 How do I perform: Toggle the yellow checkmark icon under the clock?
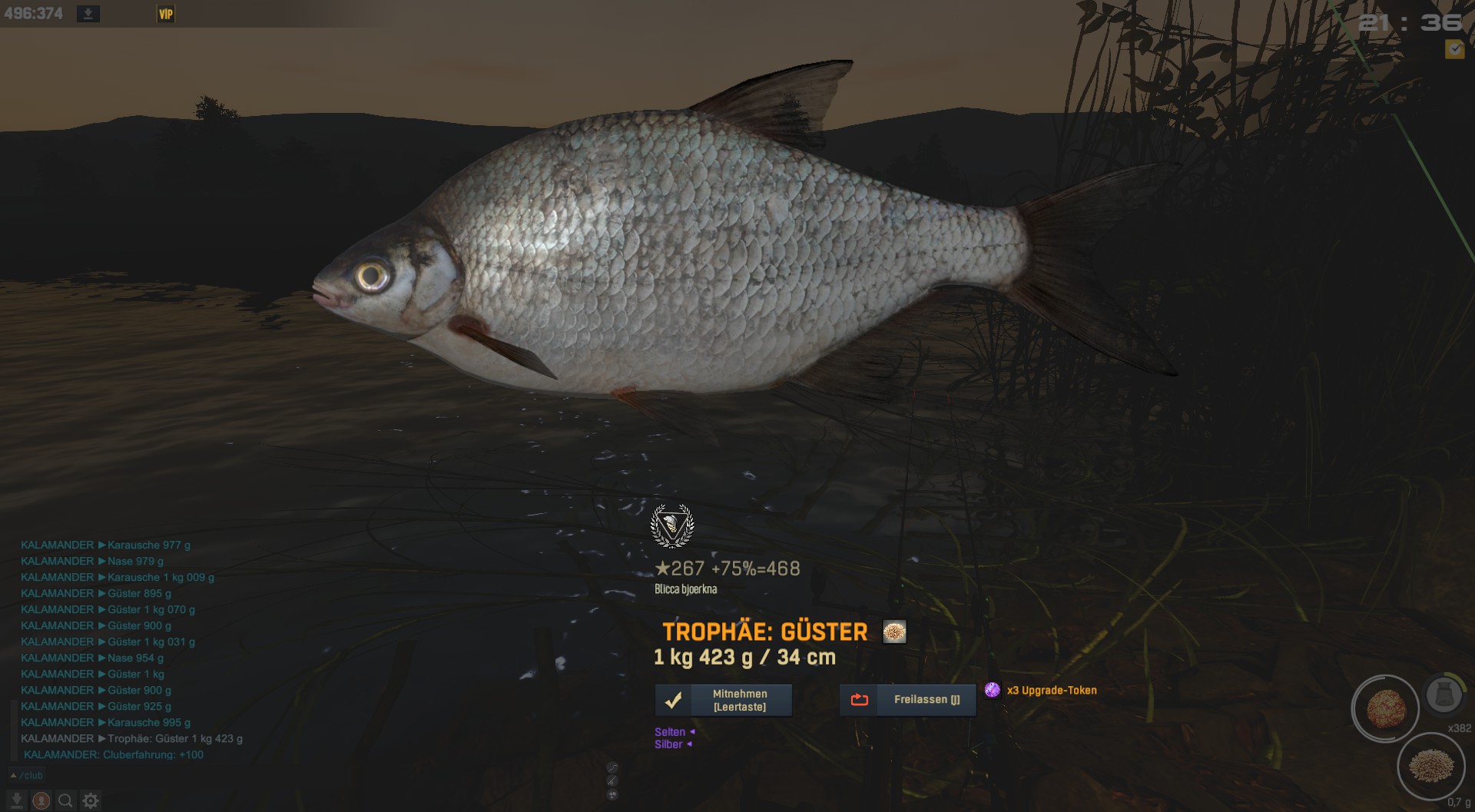tap(1454, 49)
